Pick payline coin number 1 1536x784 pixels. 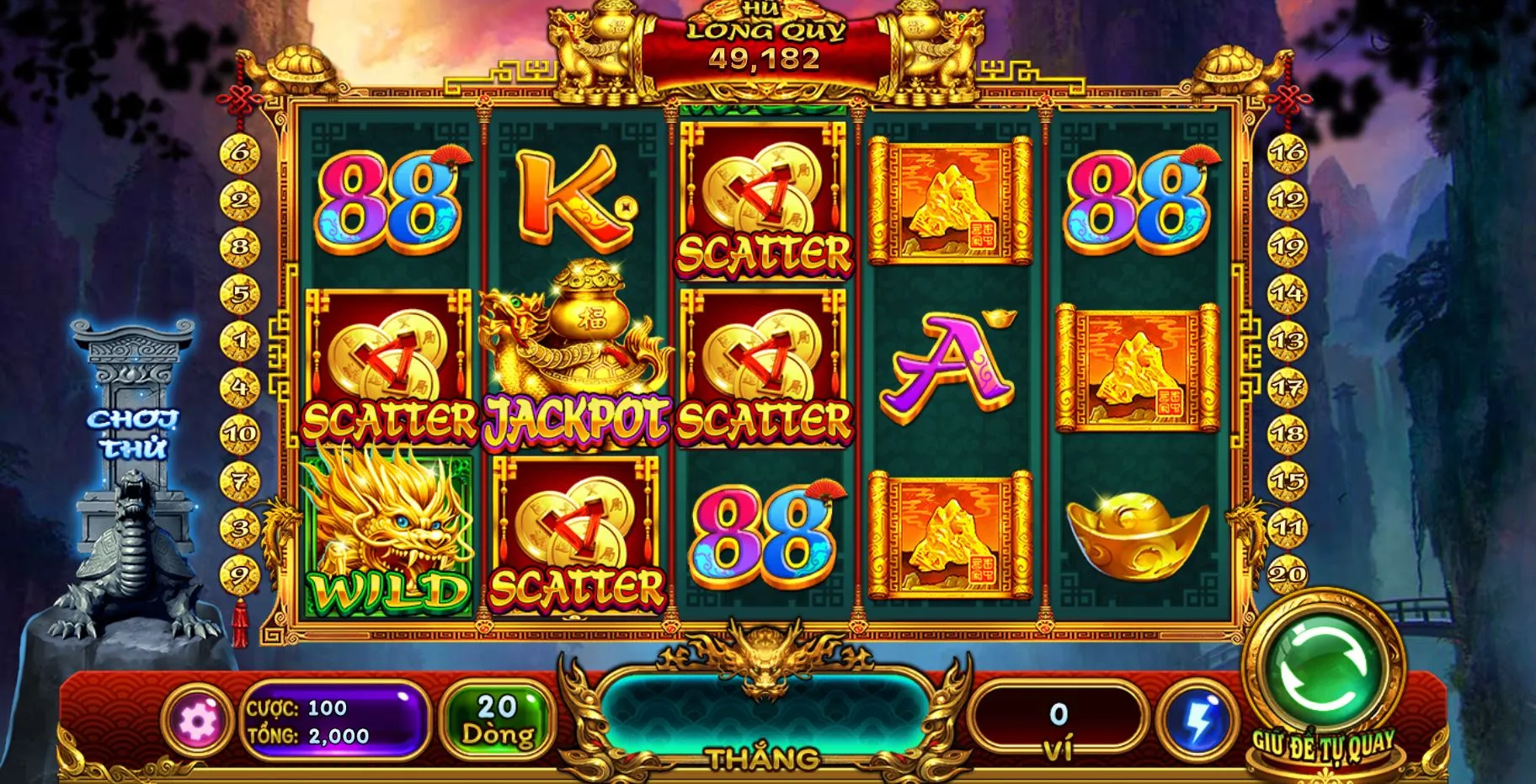coord(241,341)
